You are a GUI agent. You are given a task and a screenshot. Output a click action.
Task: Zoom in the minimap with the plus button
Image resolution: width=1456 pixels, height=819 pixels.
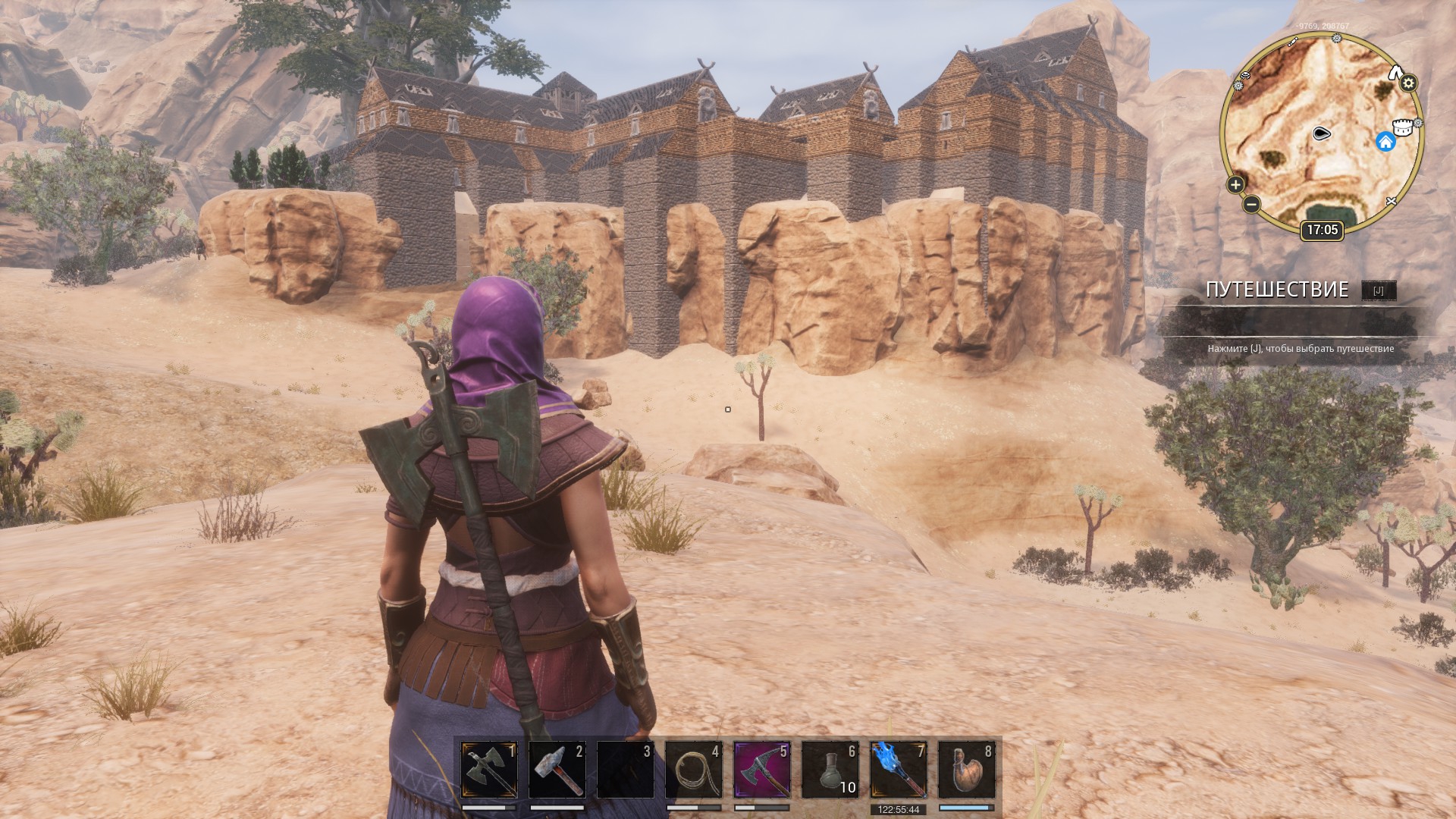[1235, 184]
